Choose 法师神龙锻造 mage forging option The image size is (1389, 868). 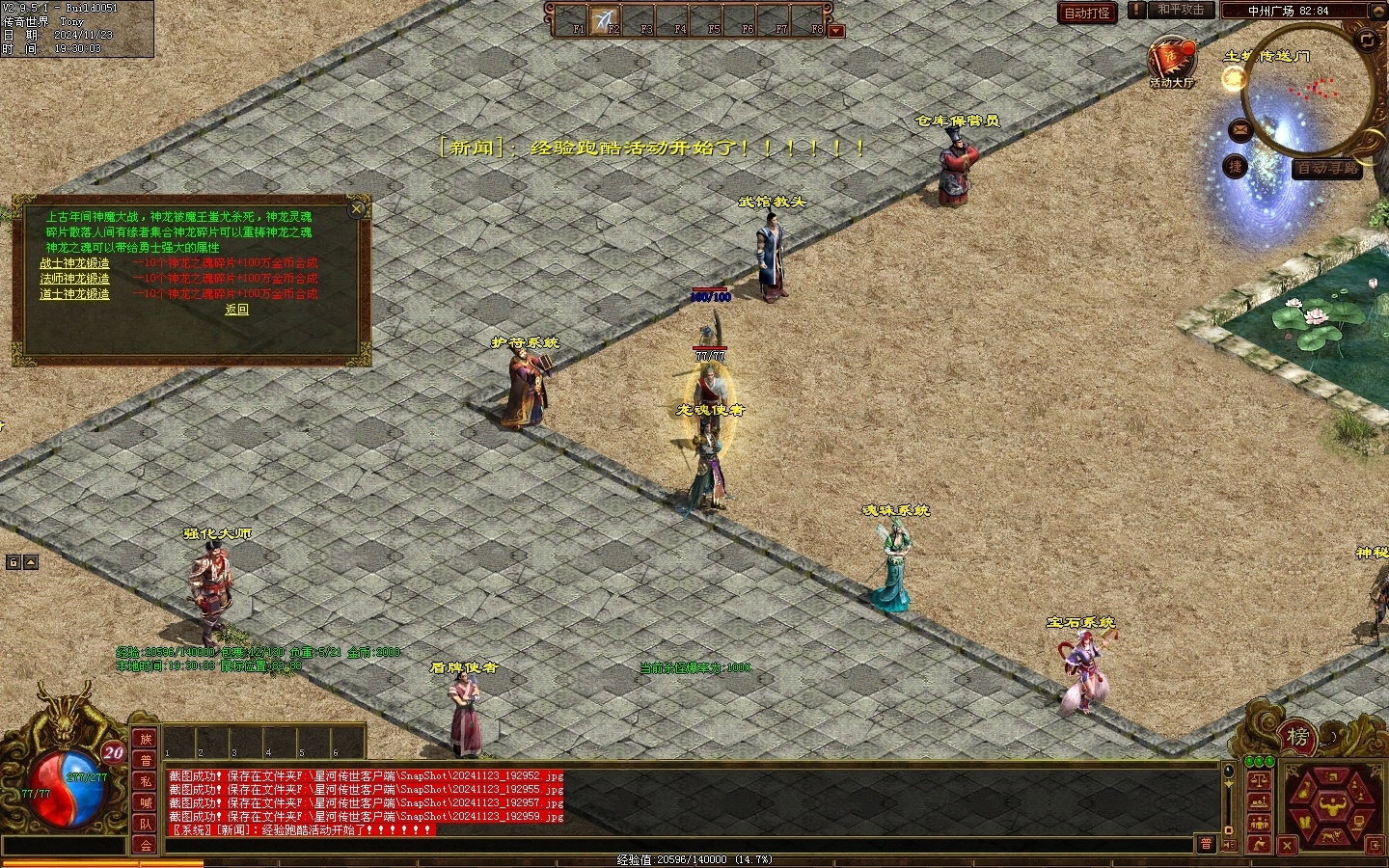tap(74, 279)
